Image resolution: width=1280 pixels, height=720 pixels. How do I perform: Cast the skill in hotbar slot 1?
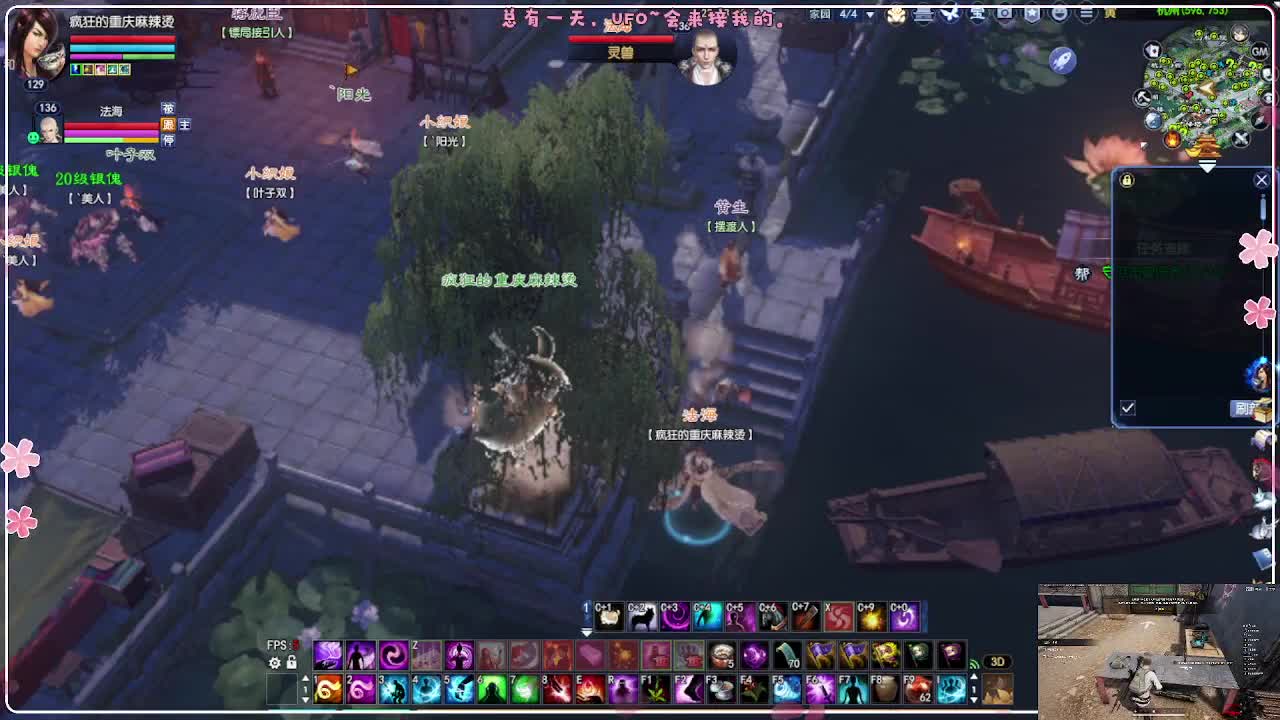tap(328, 688)
